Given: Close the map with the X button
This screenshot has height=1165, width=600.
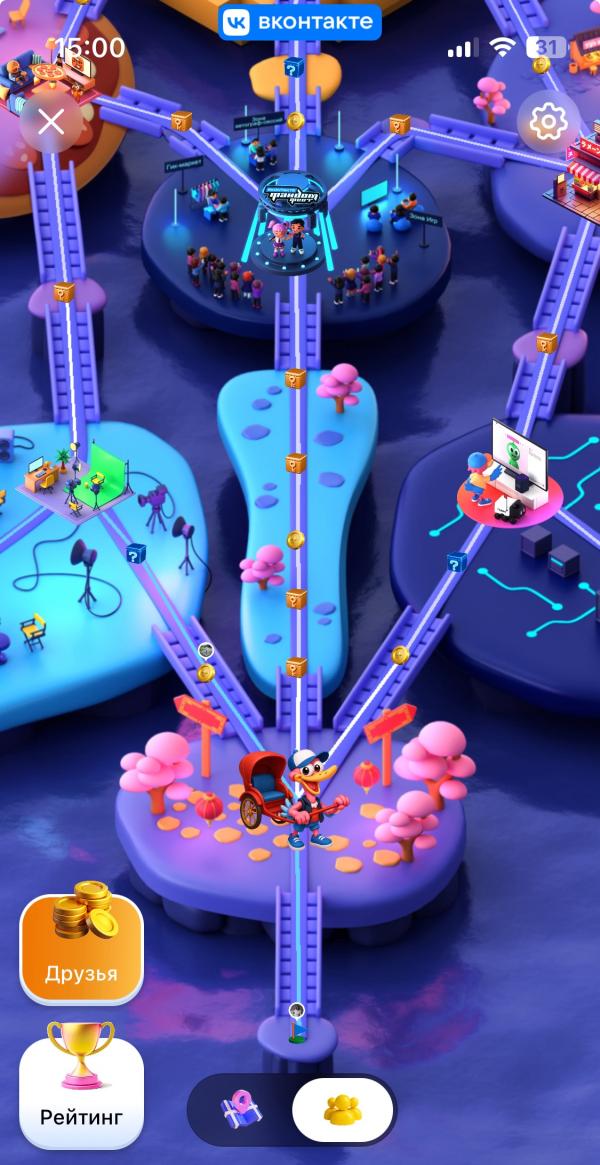Looking at the screenshot, I should click(50, 122).
